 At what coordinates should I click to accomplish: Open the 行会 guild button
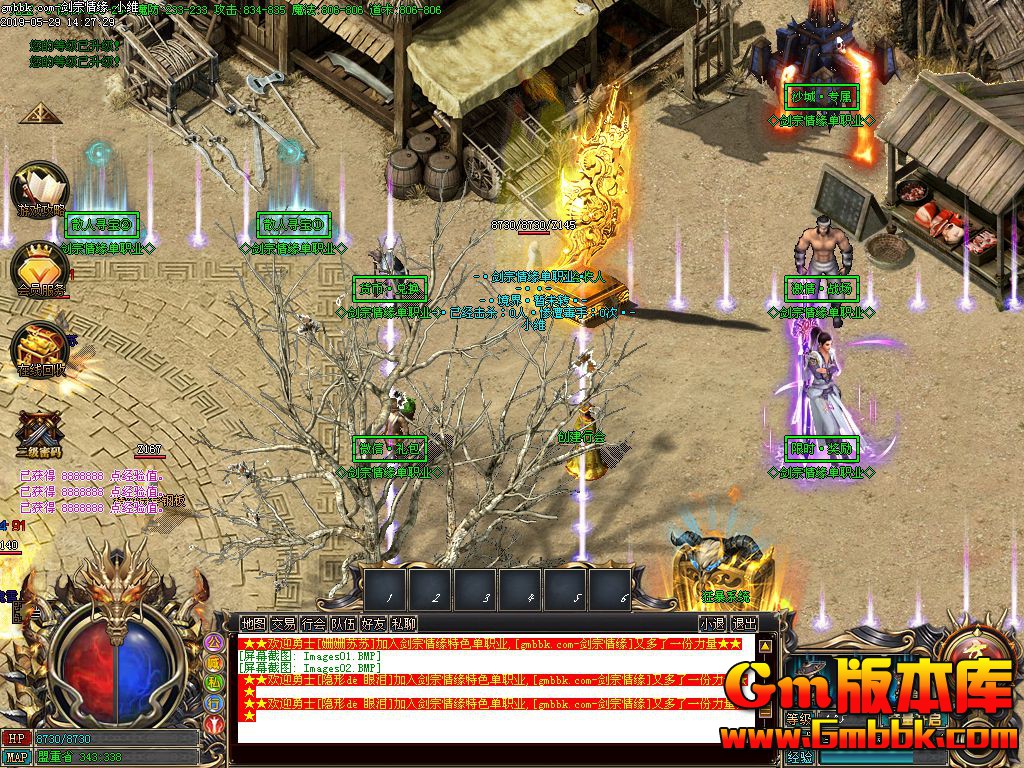(x=314, y=623)
